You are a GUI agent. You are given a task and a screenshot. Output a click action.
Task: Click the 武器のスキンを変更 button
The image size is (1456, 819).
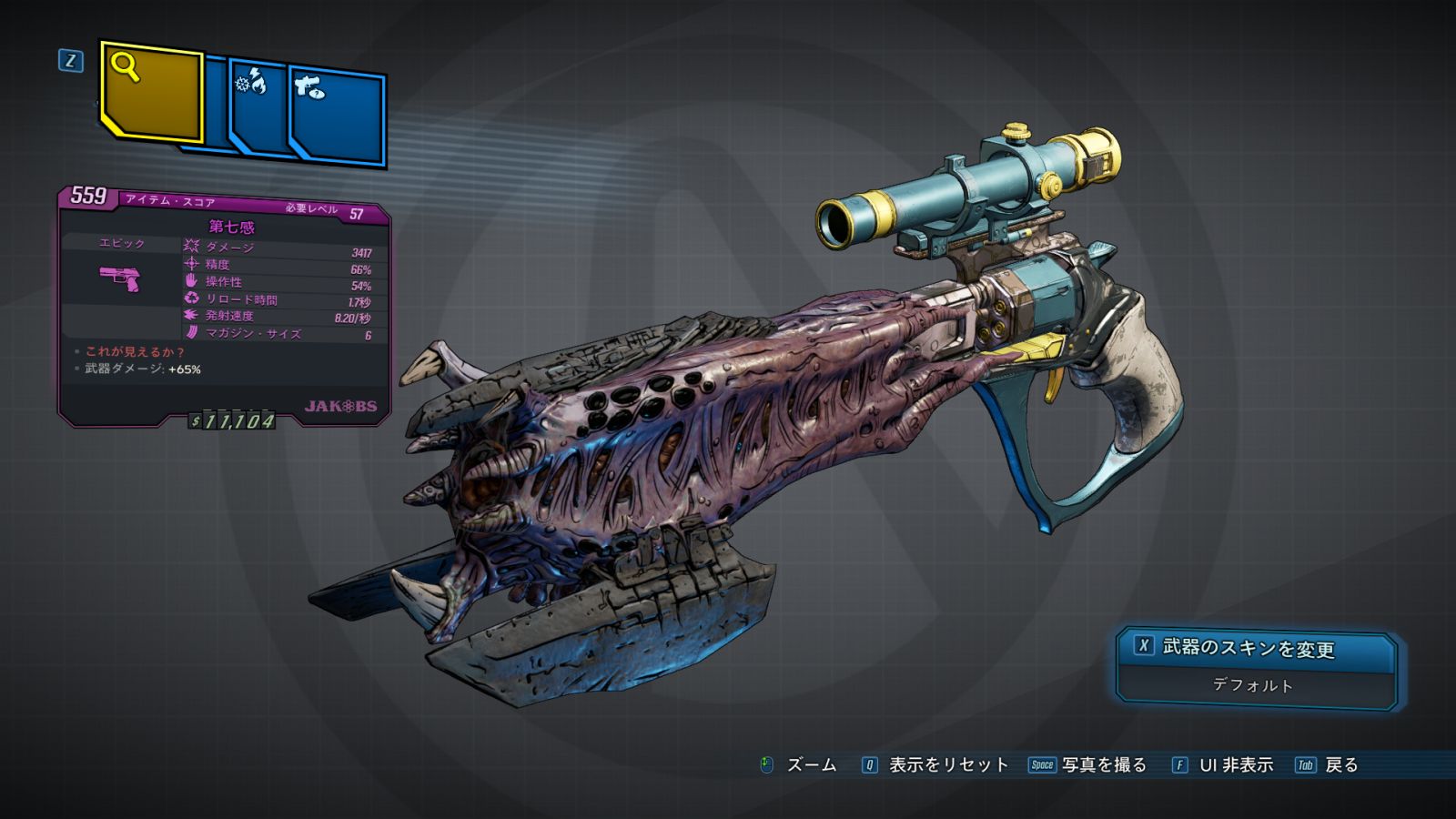(1256, 648)
